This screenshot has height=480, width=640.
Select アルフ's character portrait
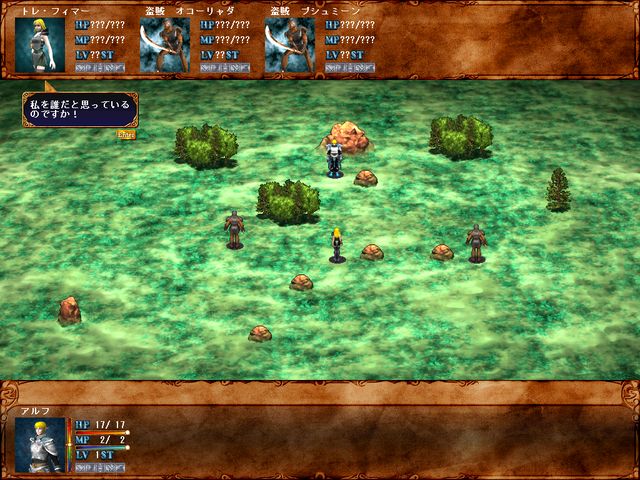[x=41, y=444]
